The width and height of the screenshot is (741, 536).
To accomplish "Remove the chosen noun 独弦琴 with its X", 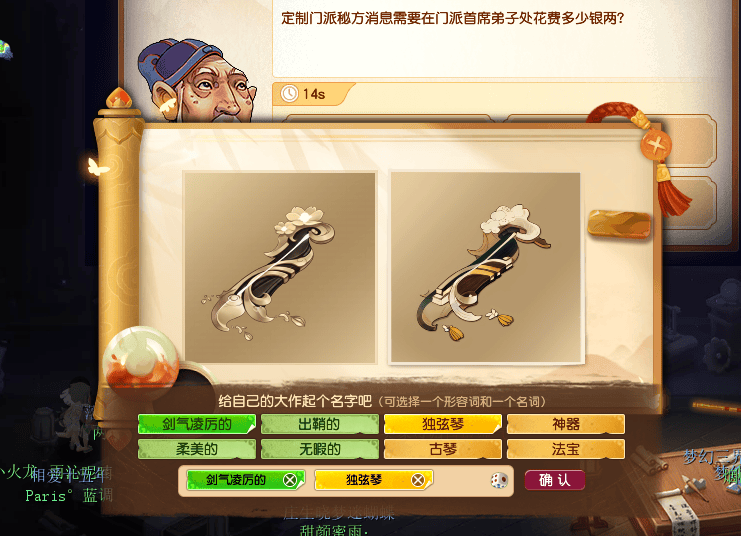I will [418, 480].
